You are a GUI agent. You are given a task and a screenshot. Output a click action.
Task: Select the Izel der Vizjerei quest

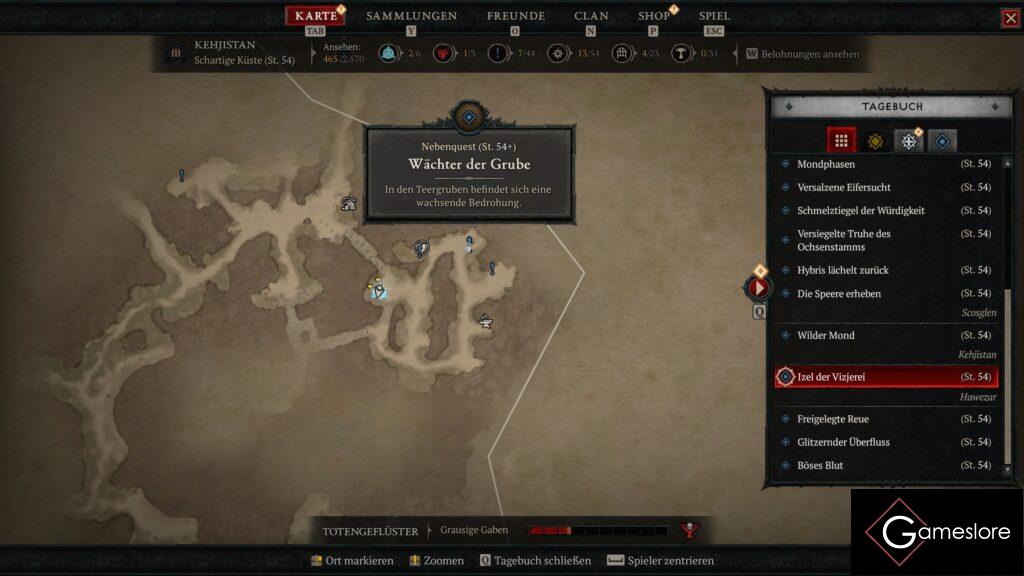pyautogui.click(x=858, y=377)
